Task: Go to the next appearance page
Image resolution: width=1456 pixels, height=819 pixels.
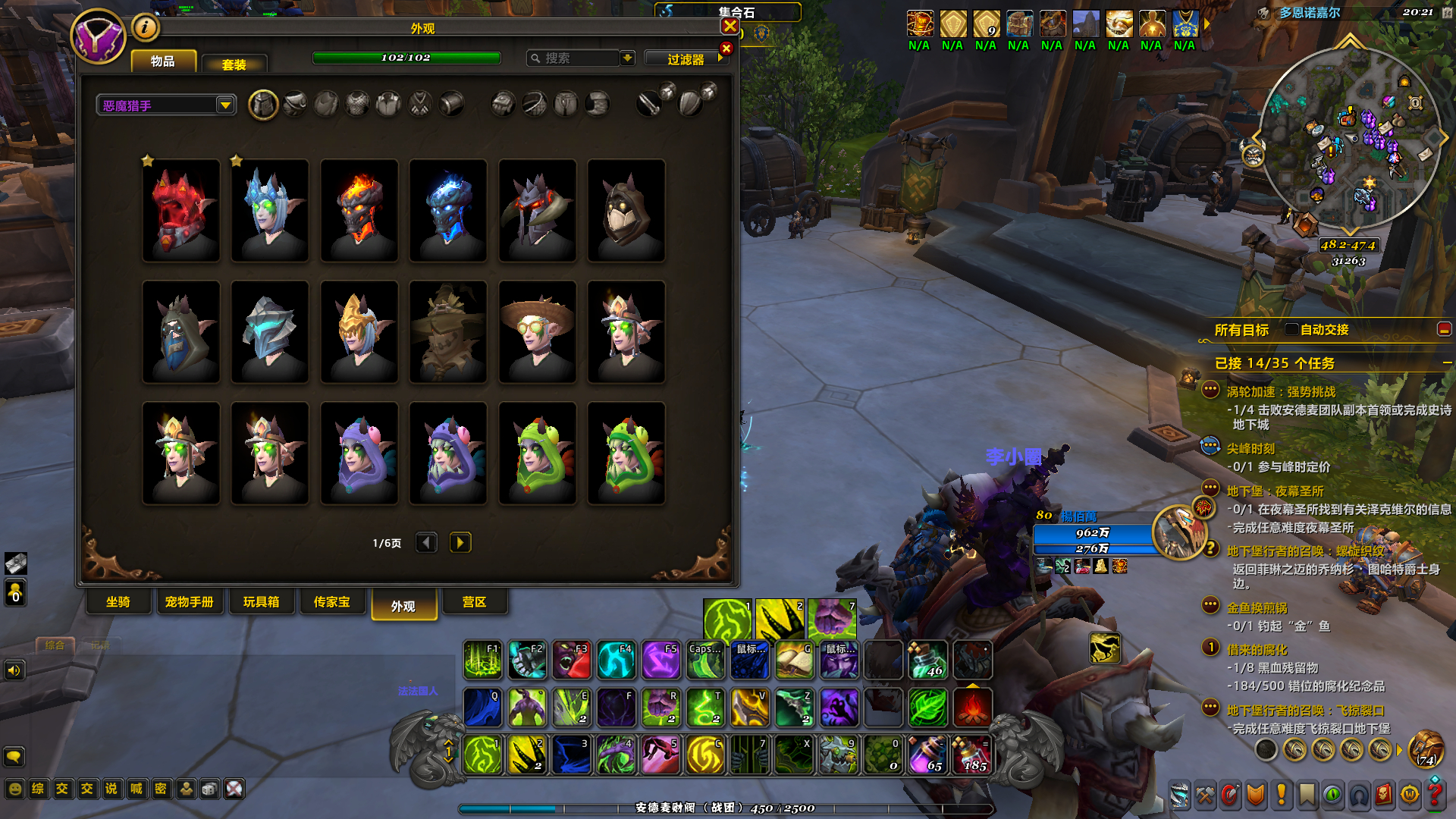Action: click(x=460, y=543)
